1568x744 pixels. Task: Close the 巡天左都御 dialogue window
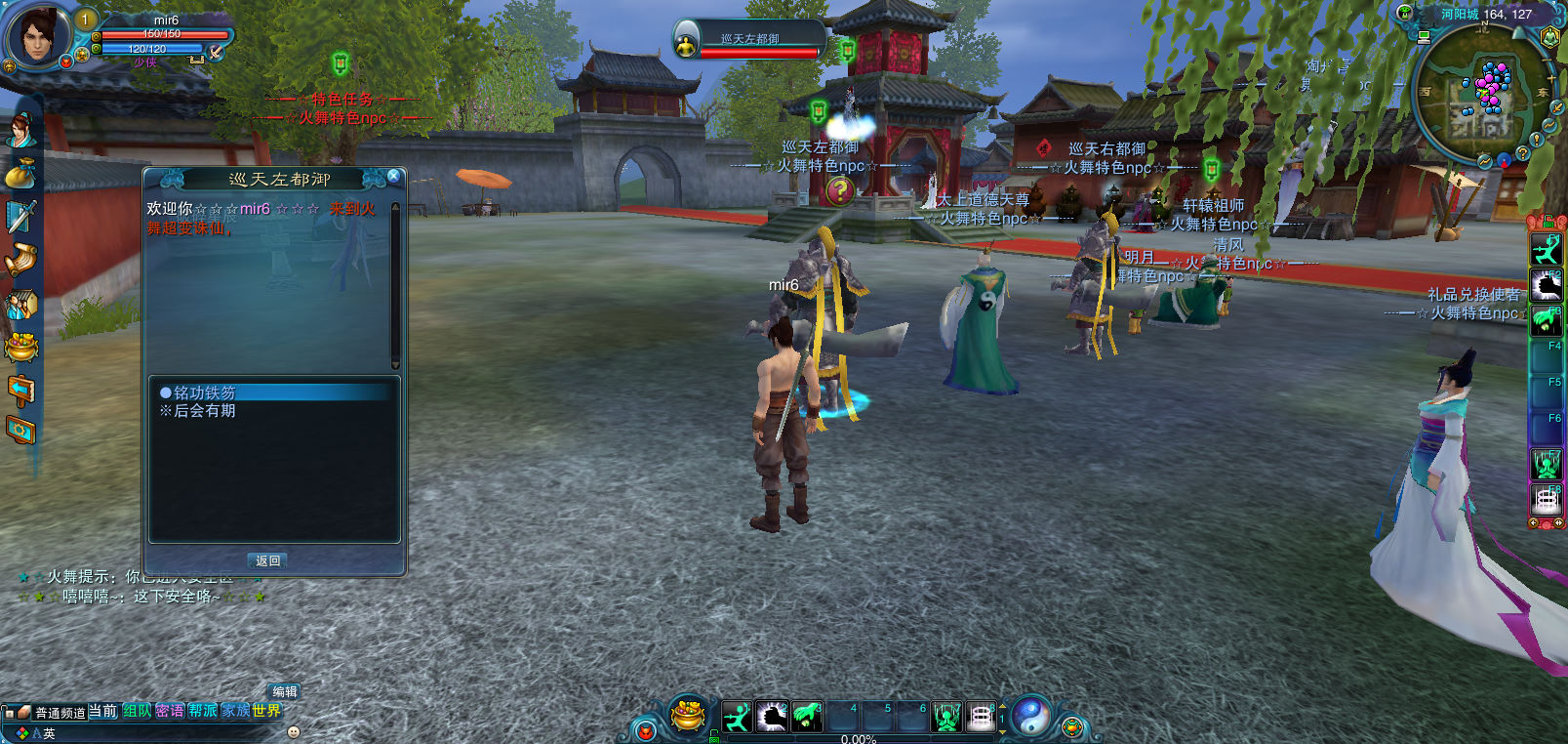[393, 176]
